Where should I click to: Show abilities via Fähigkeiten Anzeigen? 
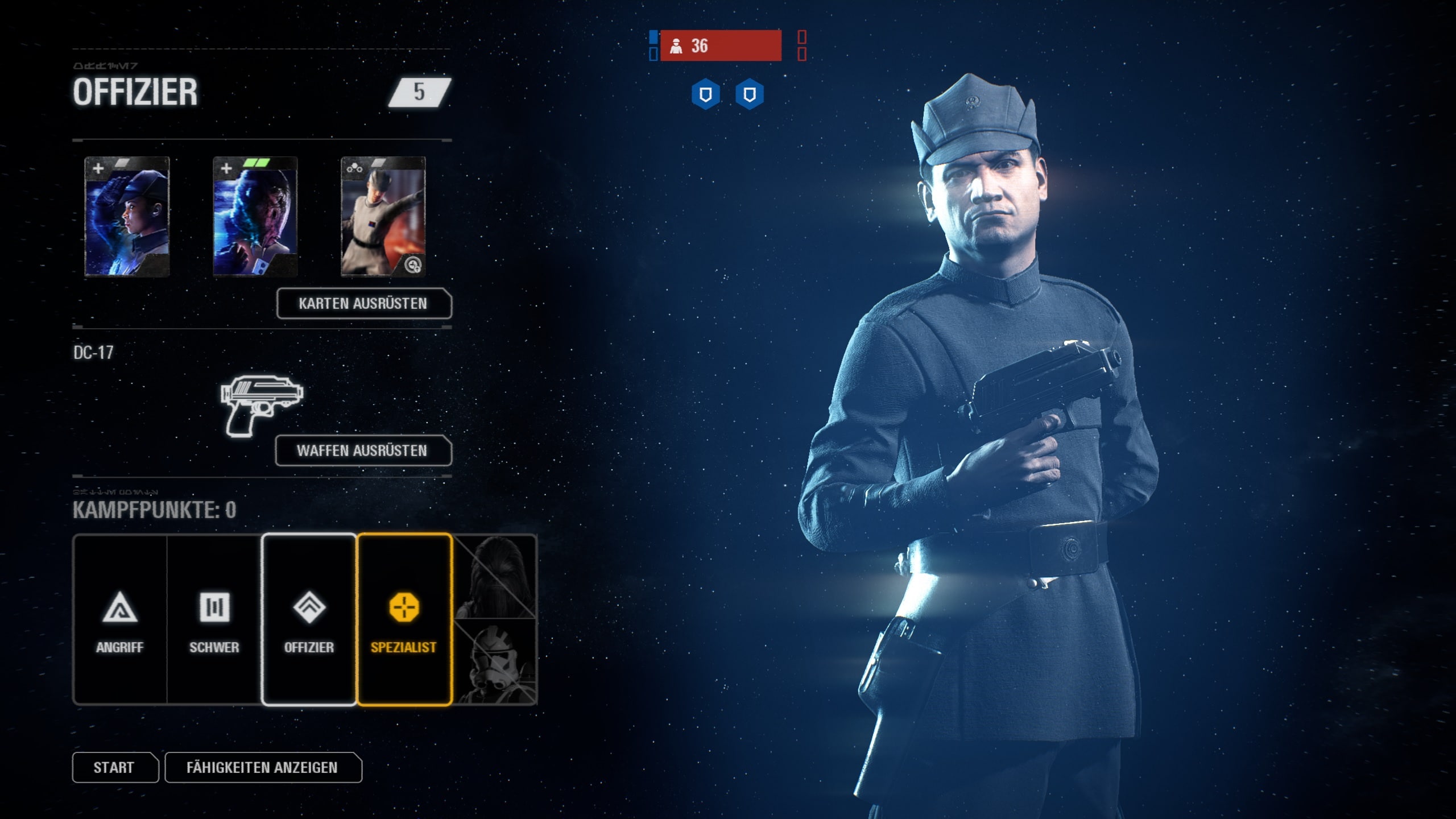click(x=263, y=767)
